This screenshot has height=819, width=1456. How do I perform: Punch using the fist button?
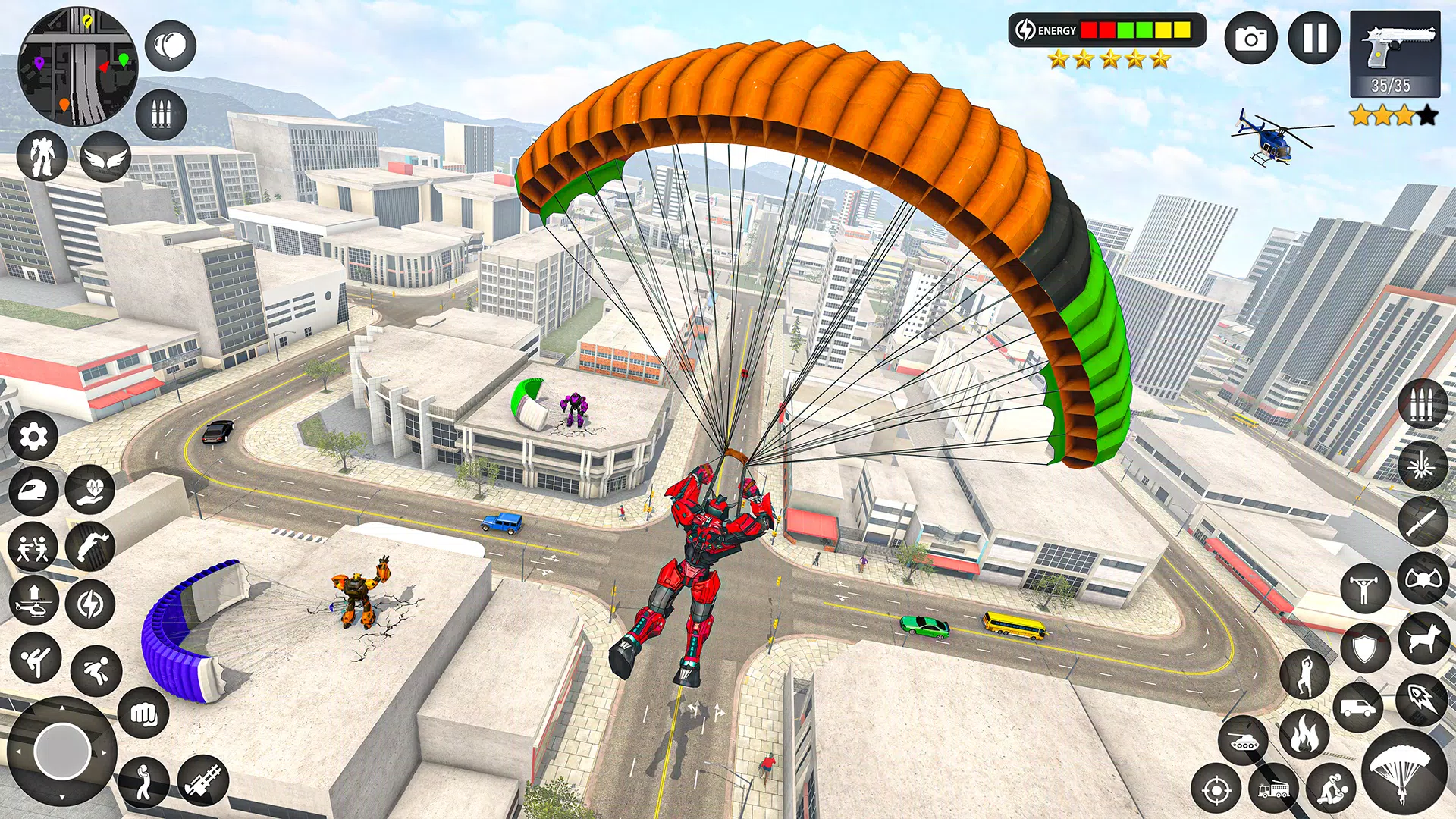coord(143,713)
